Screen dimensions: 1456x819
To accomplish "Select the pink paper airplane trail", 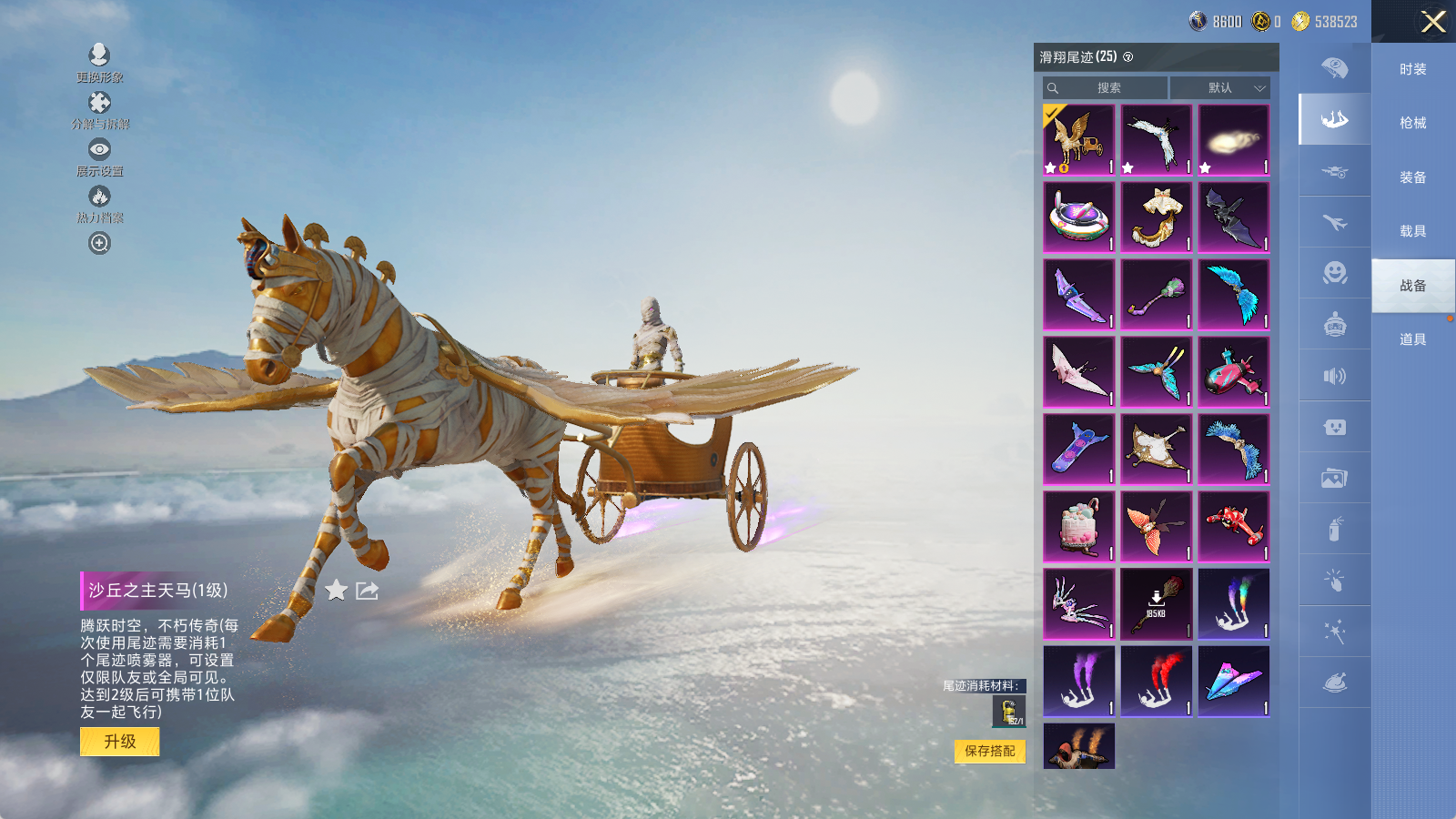I will [1234, 682].
